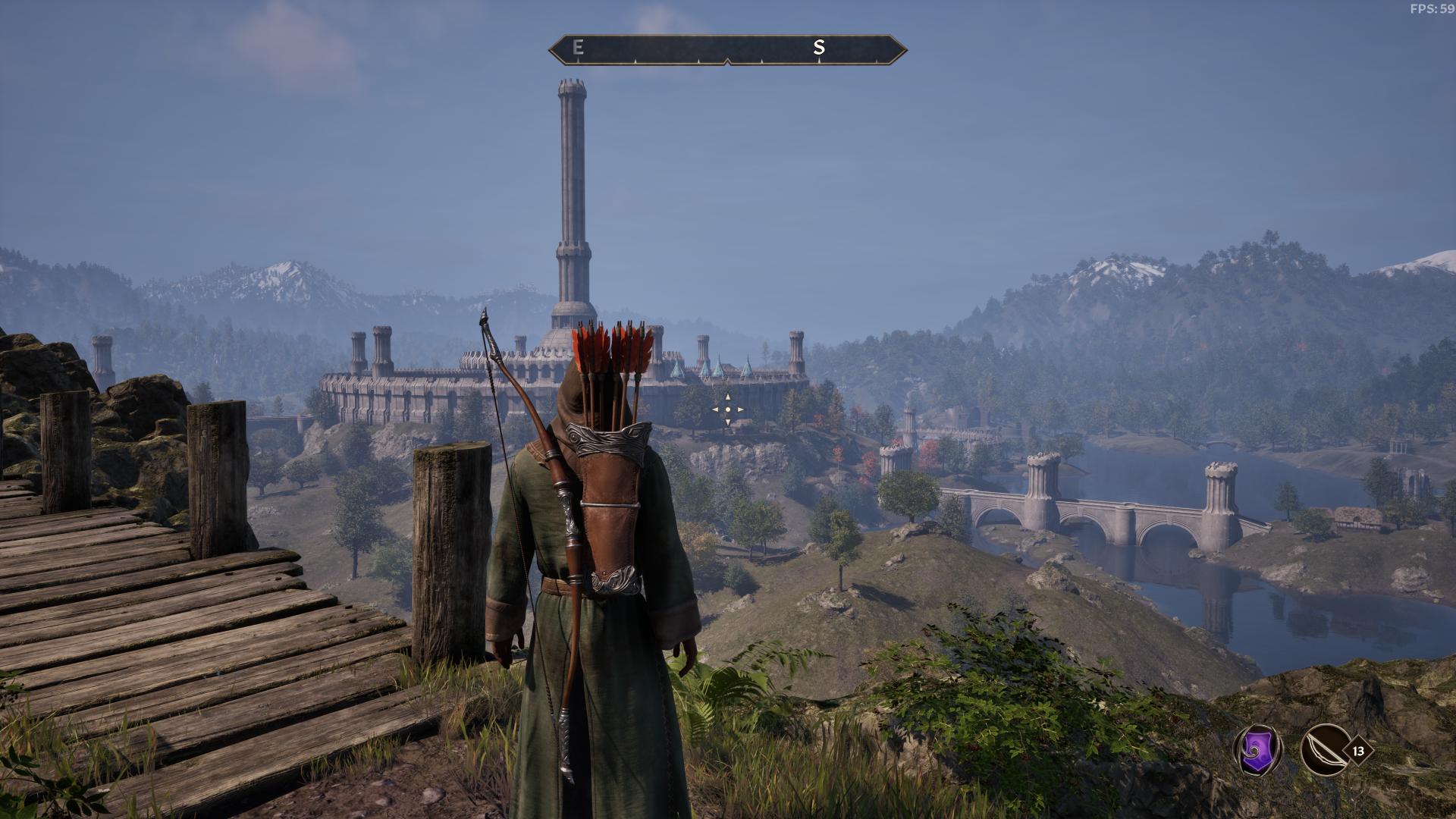The image size is (1456, 819).
Task: Click the crosshair reticle at screen center
Action: 728,409
